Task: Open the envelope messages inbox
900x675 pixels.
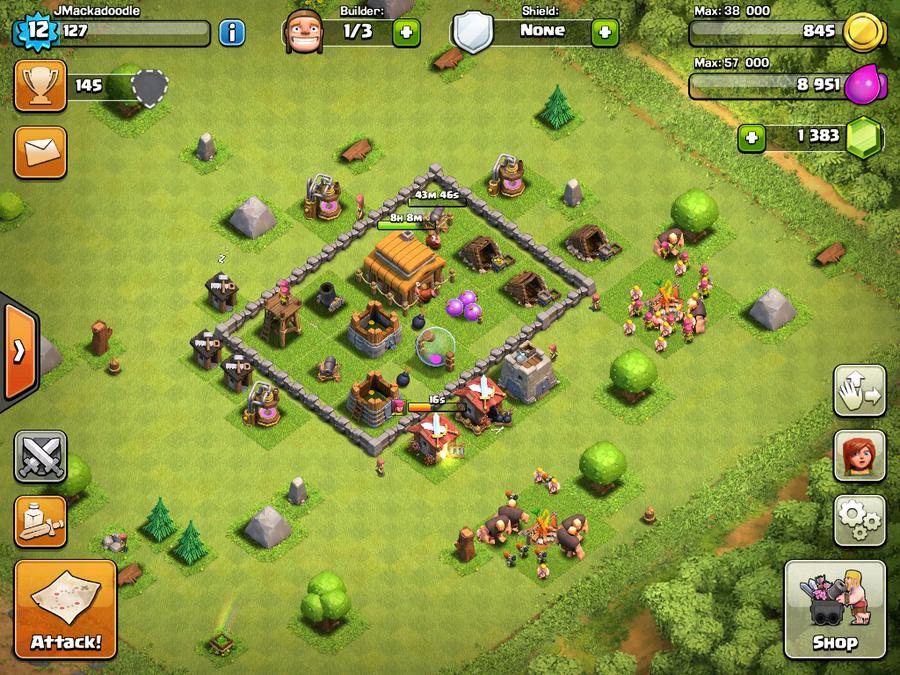Action: 40,152
